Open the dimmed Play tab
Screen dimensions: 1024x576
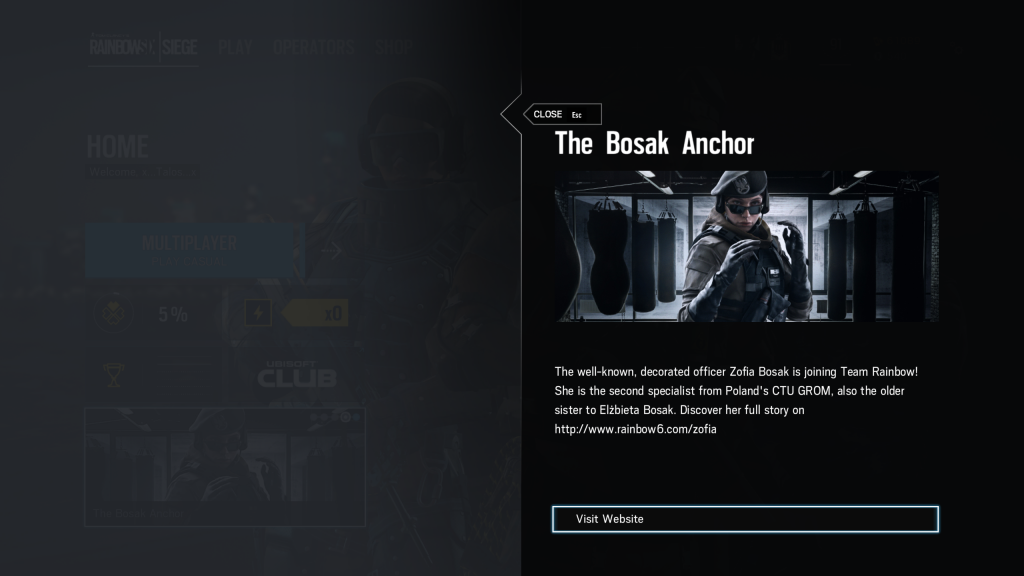234,47
